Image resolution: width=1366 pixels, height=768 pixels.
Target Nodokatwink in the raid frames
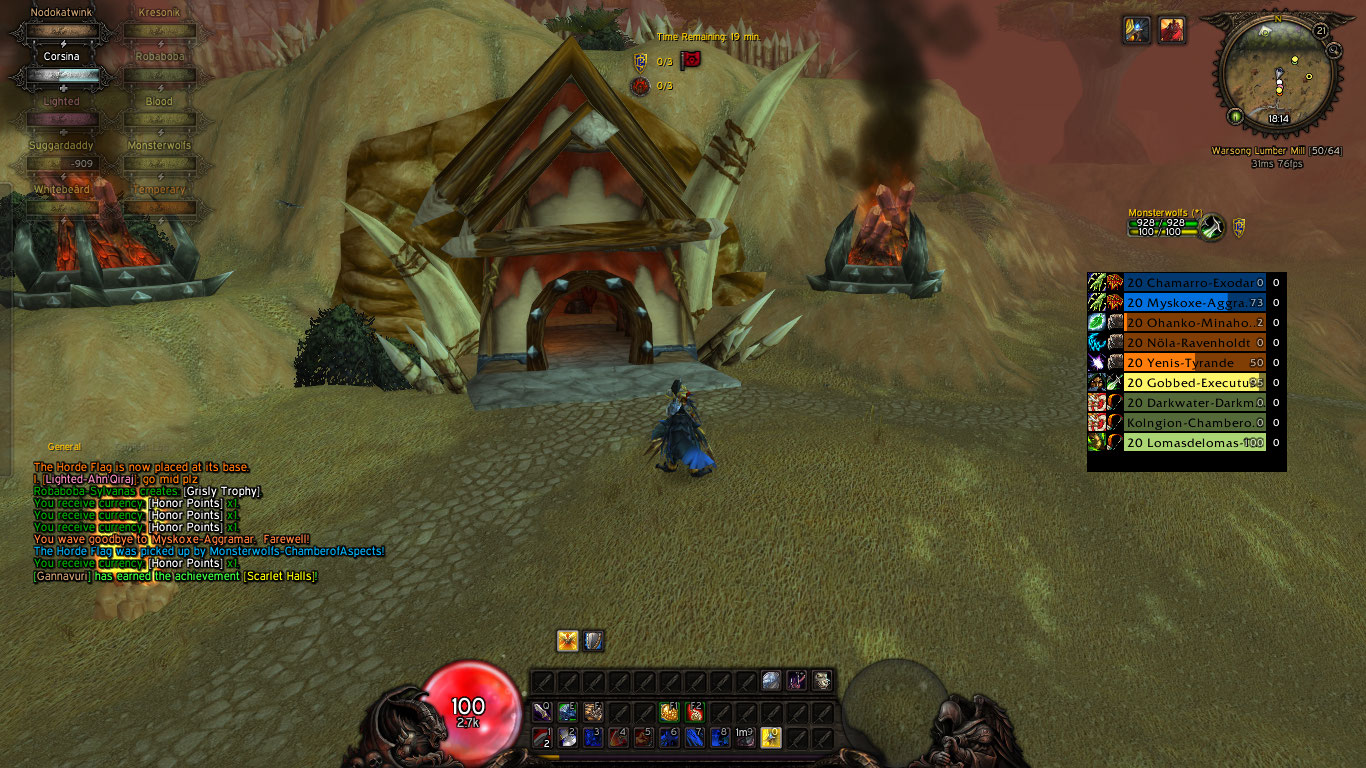(62, 30)
